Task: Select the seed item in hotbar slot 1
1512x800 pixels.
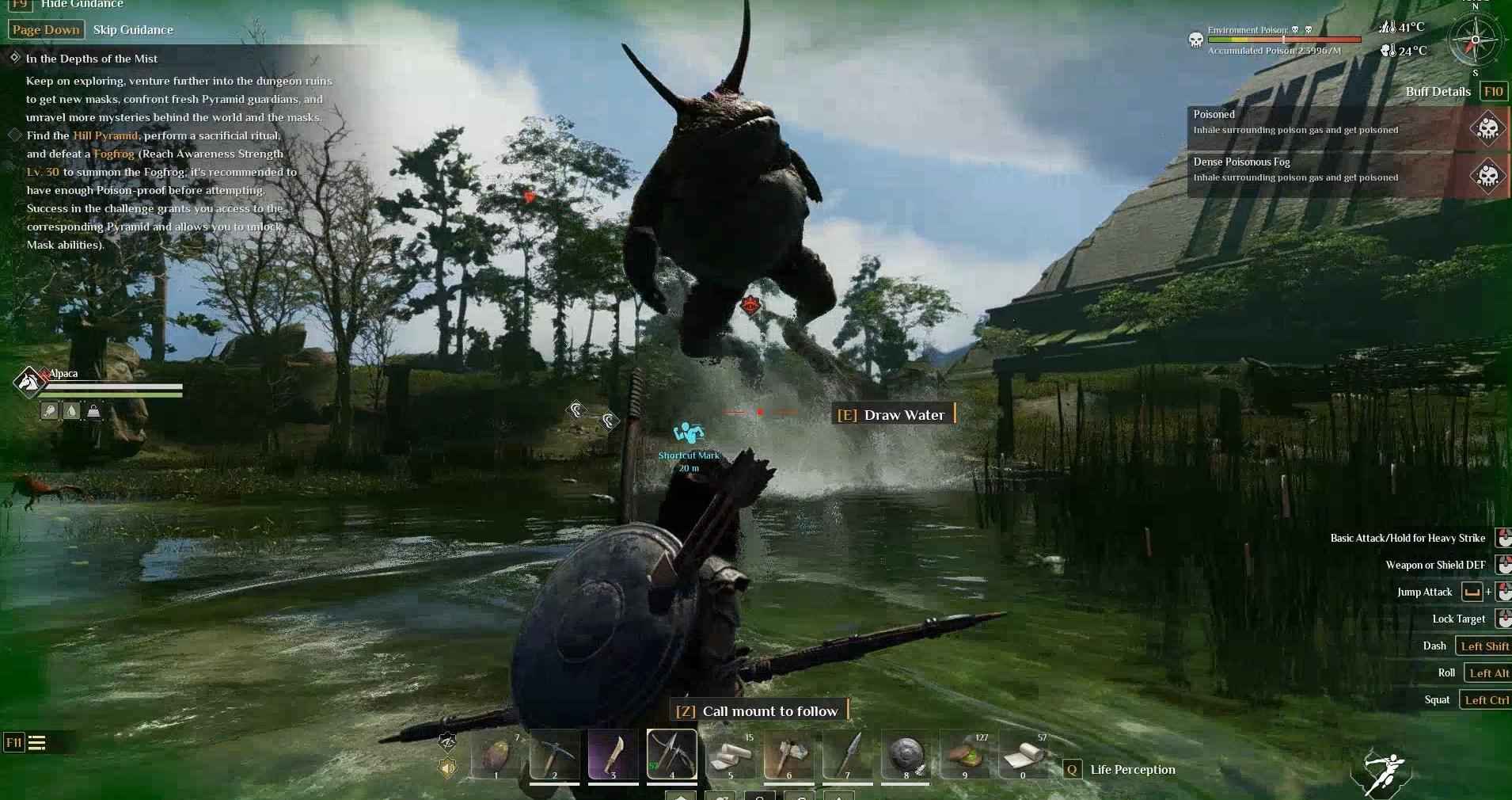Action: click(496, 756)
